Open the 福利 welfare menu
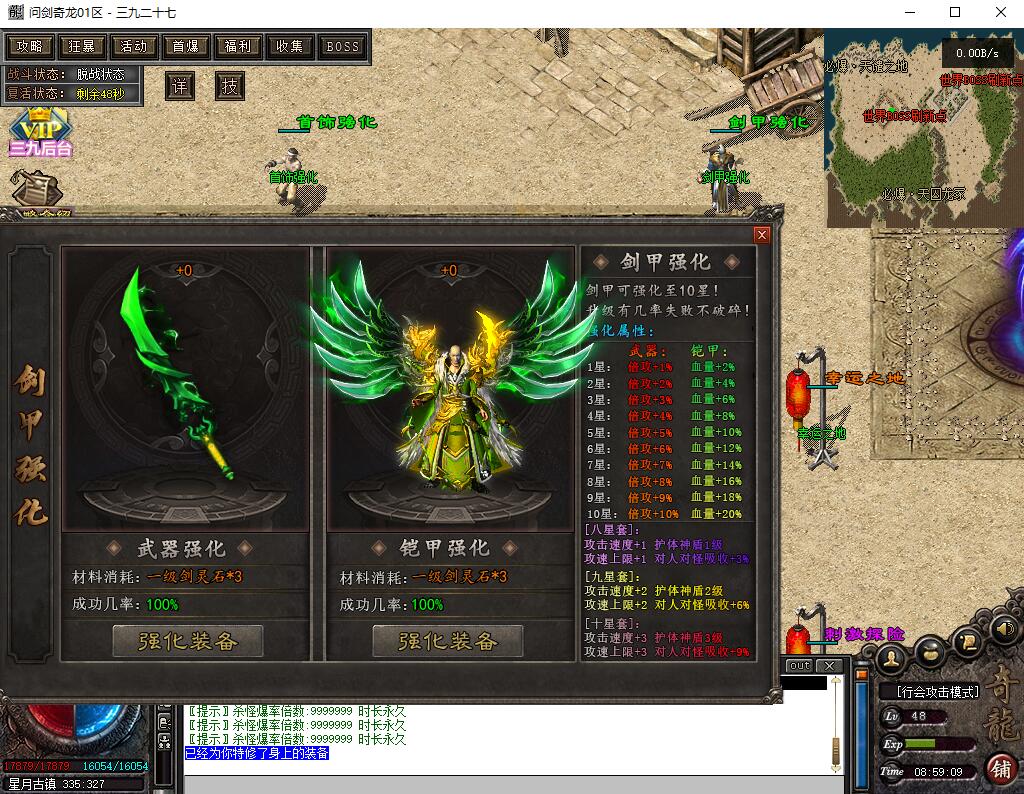Viewport: 1024px width, 794px height. point(237,47)
